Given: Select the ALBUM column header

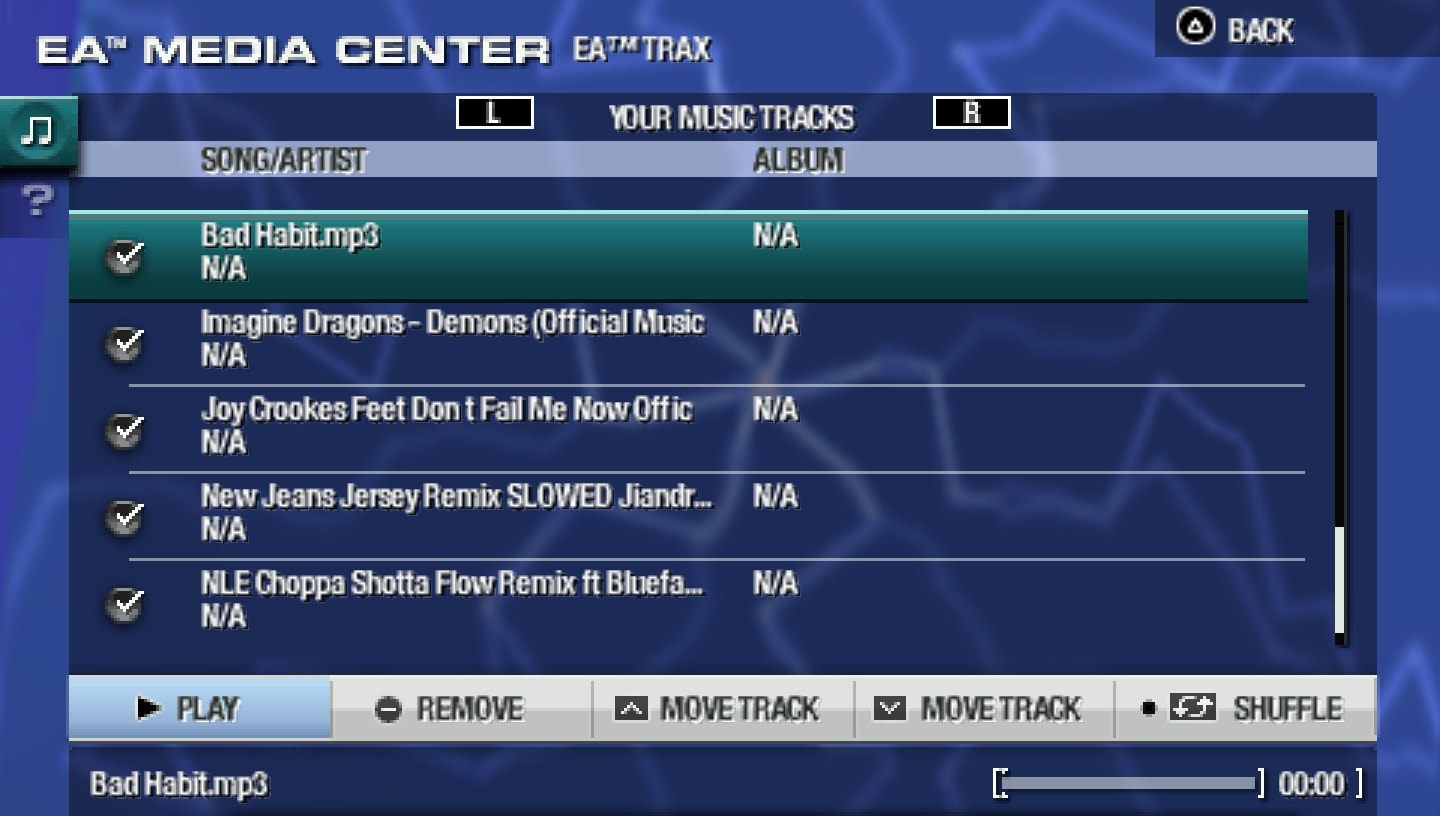Looking at the screenshot, I should click(x=796, y=160).
